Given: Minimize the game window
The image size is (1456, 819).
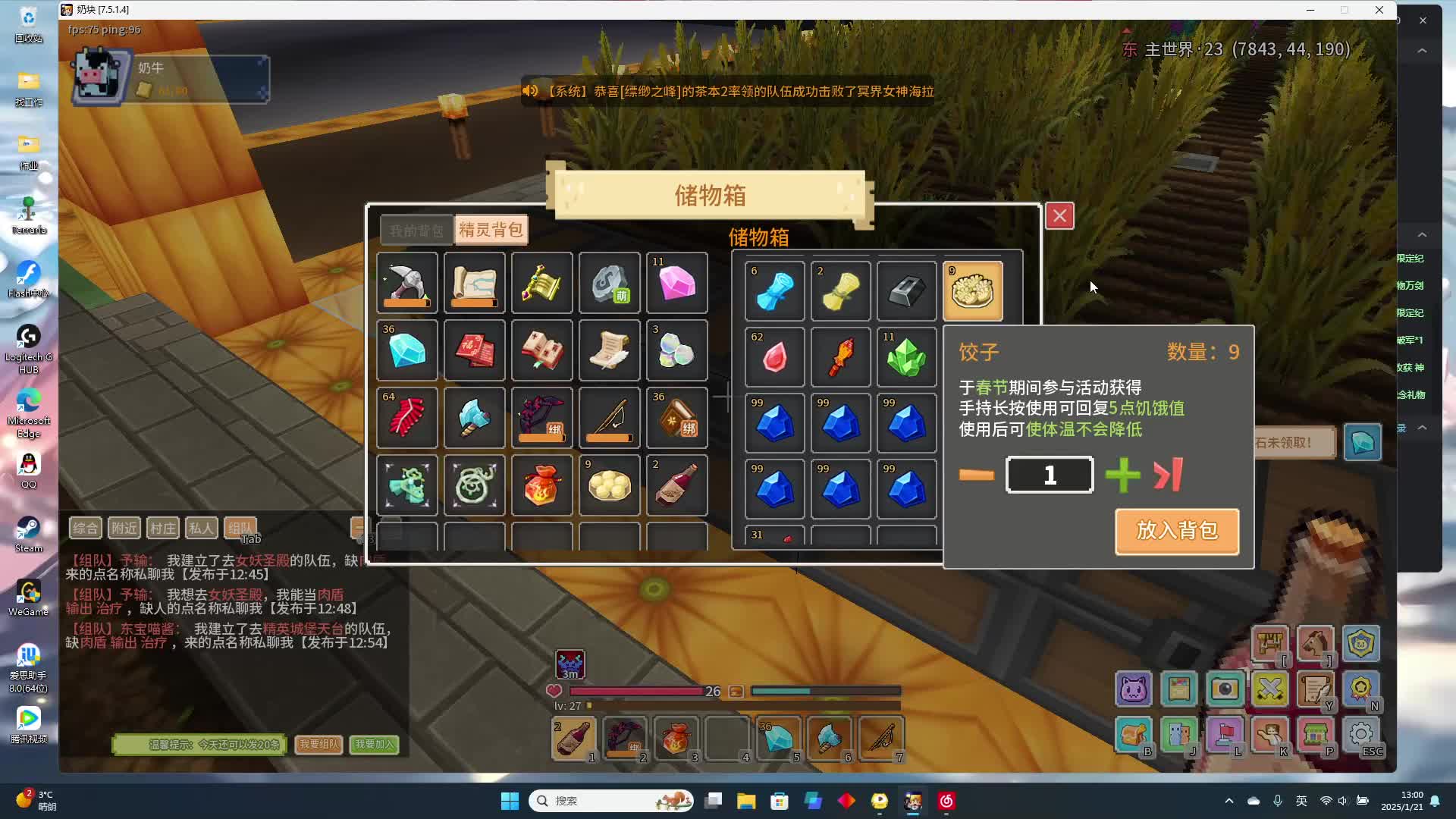Looking at the screenshot, I should [x=1310, y=10].
